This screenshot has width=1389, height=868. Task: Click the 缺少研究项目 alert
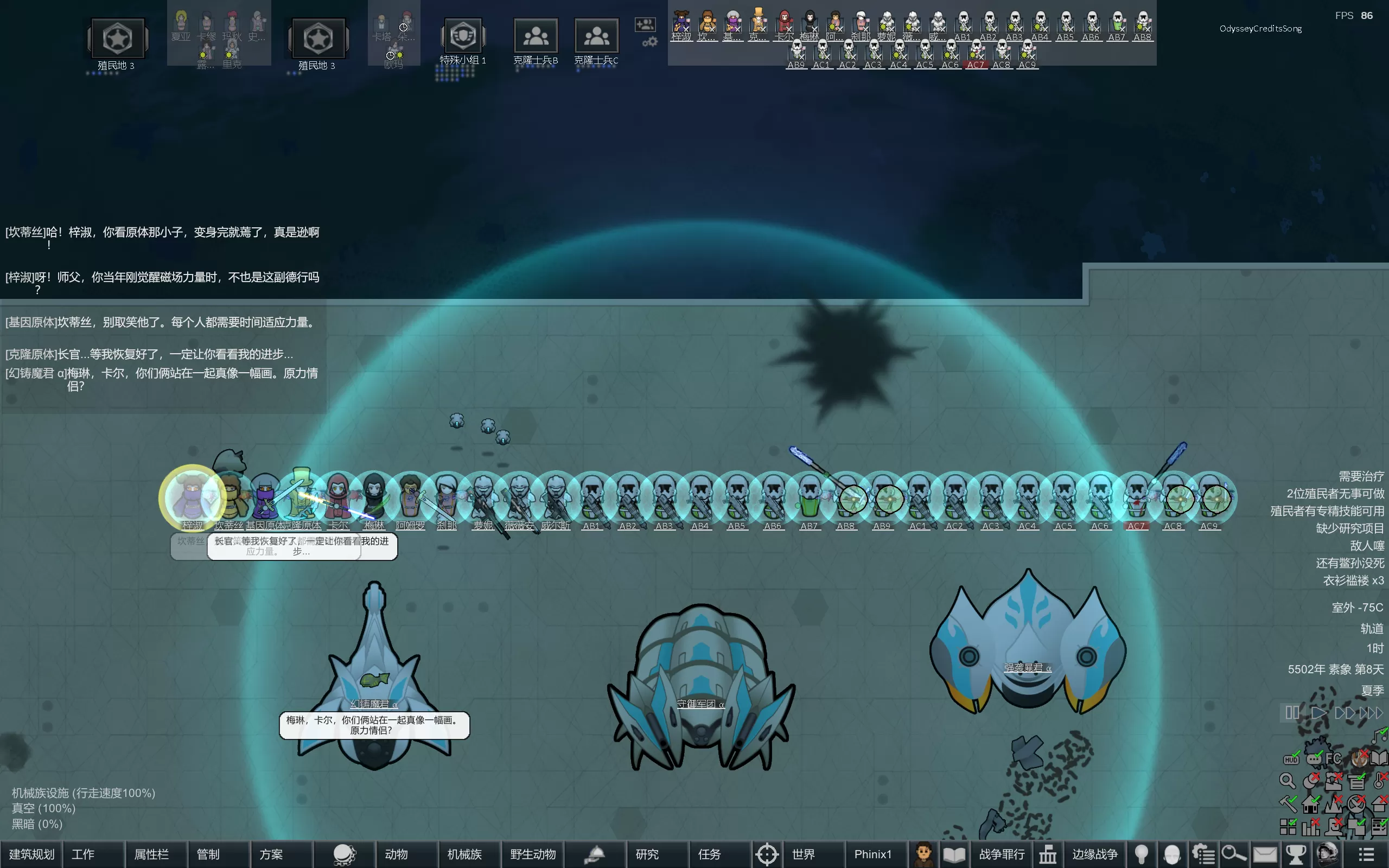tap(1349, 528)
